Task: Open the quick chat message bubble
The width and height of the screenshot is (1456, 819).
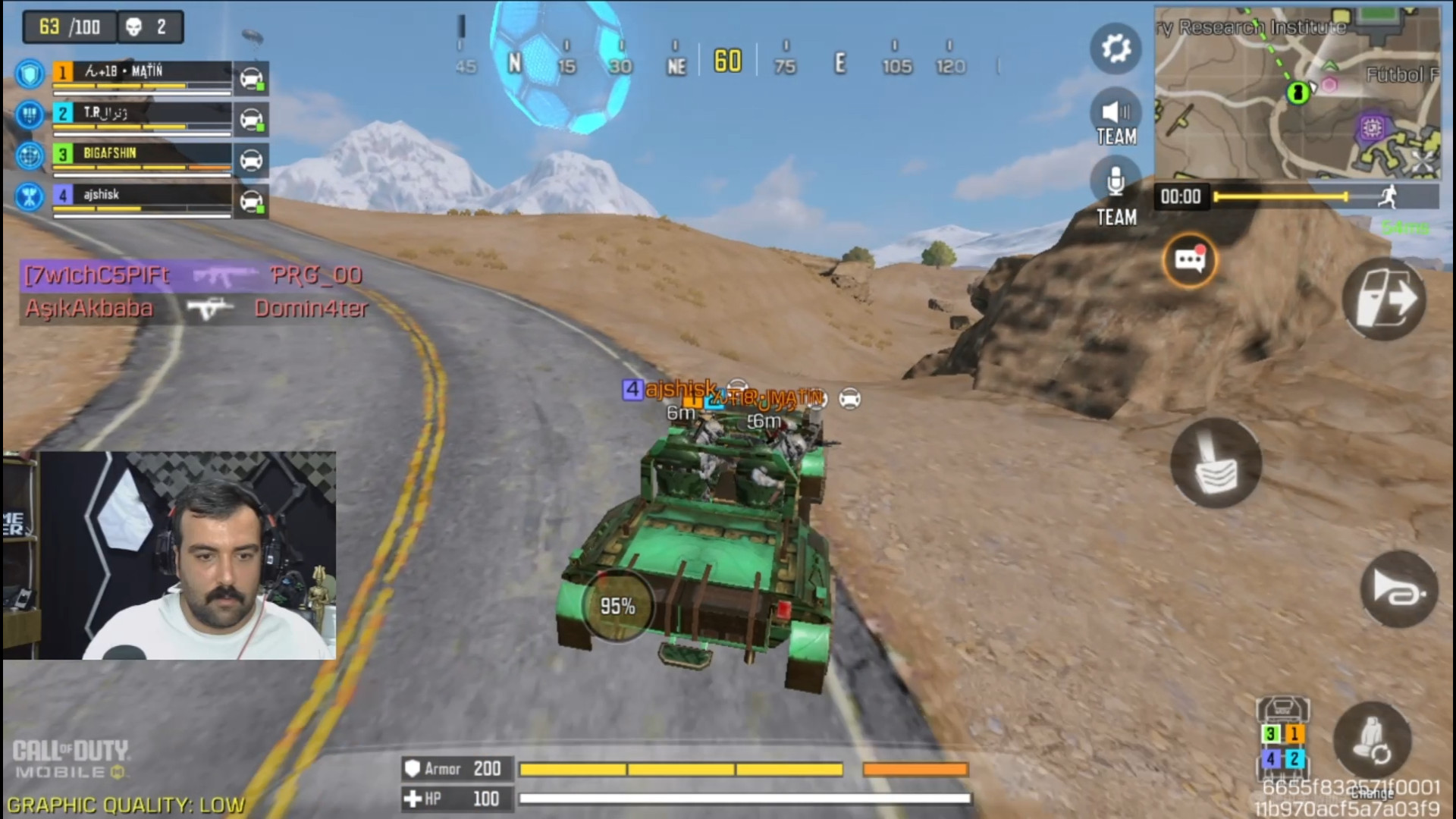Action: point(1189,260)
